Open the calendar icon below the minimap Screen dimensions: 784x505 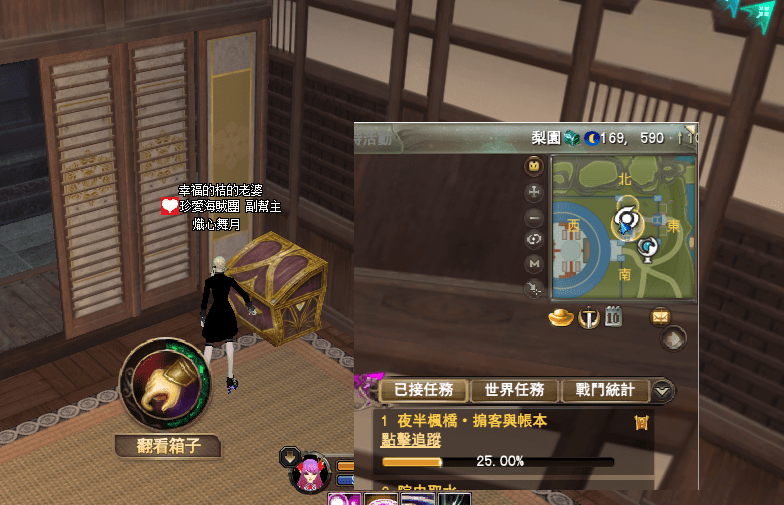pos(613,318)
